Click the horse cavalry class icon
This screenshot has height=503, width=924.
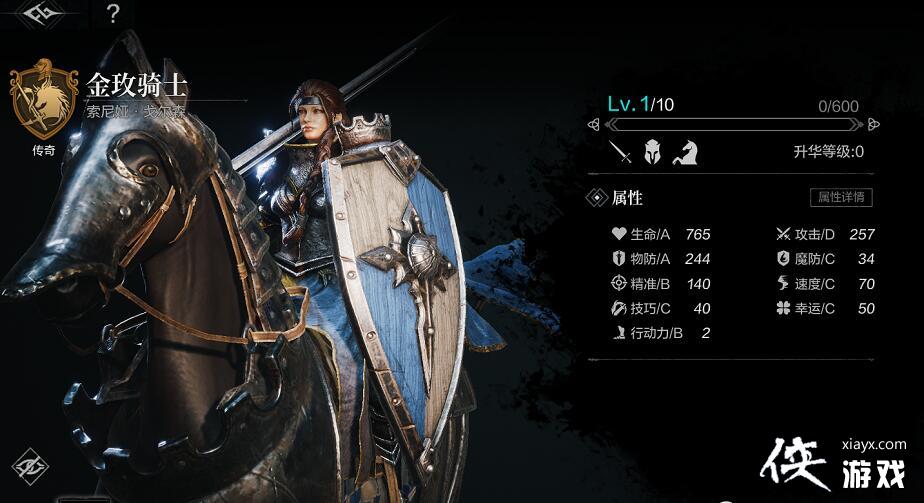coord(685,152)
